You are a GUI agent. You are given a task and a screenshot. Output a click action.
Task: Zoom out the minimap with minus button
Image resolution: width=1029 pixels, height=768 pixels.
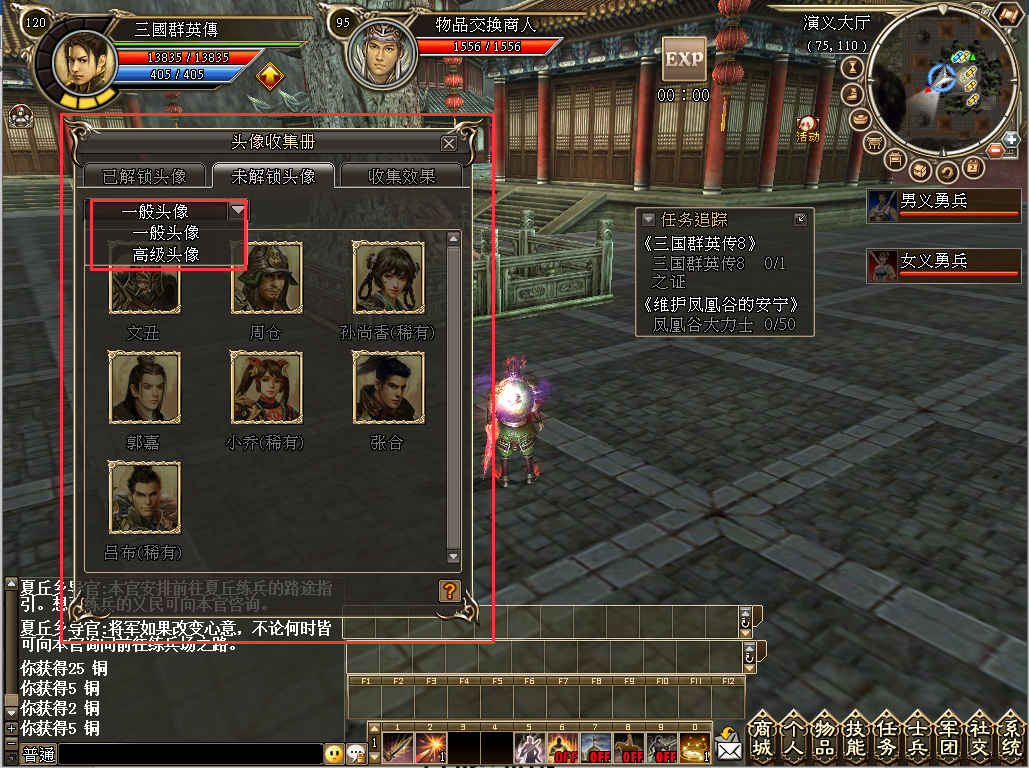coord(996,151)
